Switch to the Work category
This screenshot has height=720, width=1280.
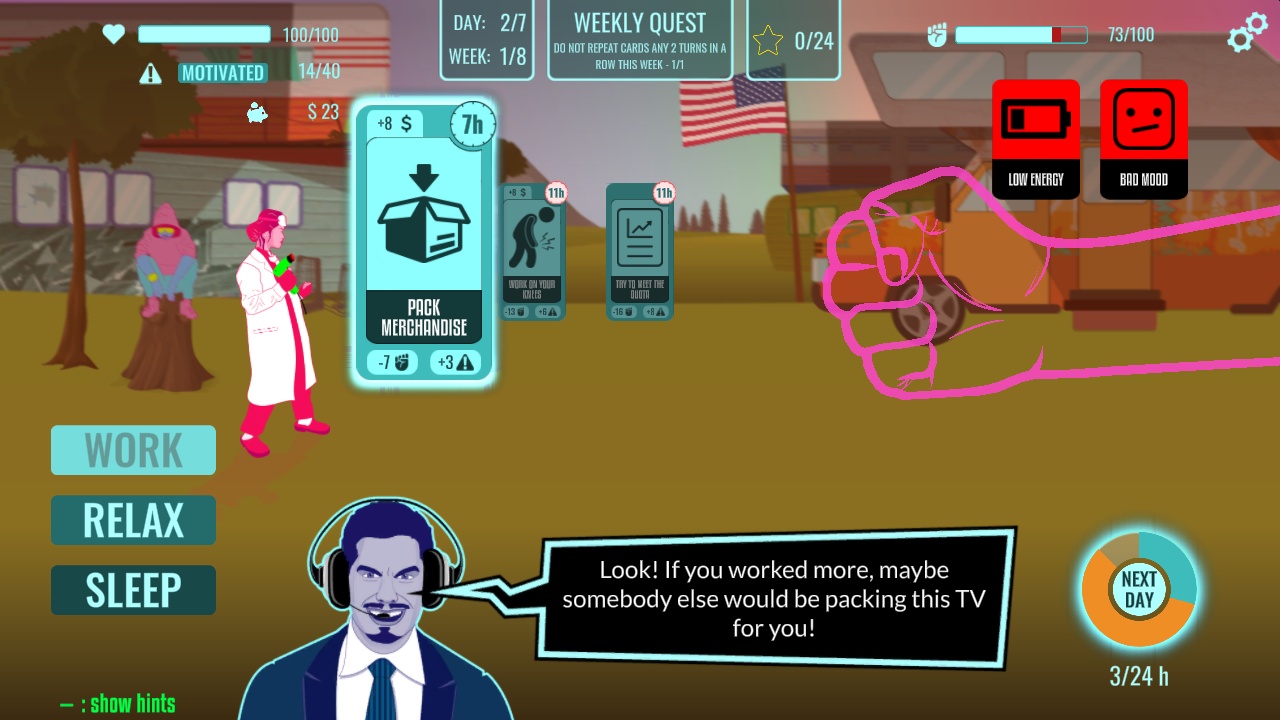point(133,450)
